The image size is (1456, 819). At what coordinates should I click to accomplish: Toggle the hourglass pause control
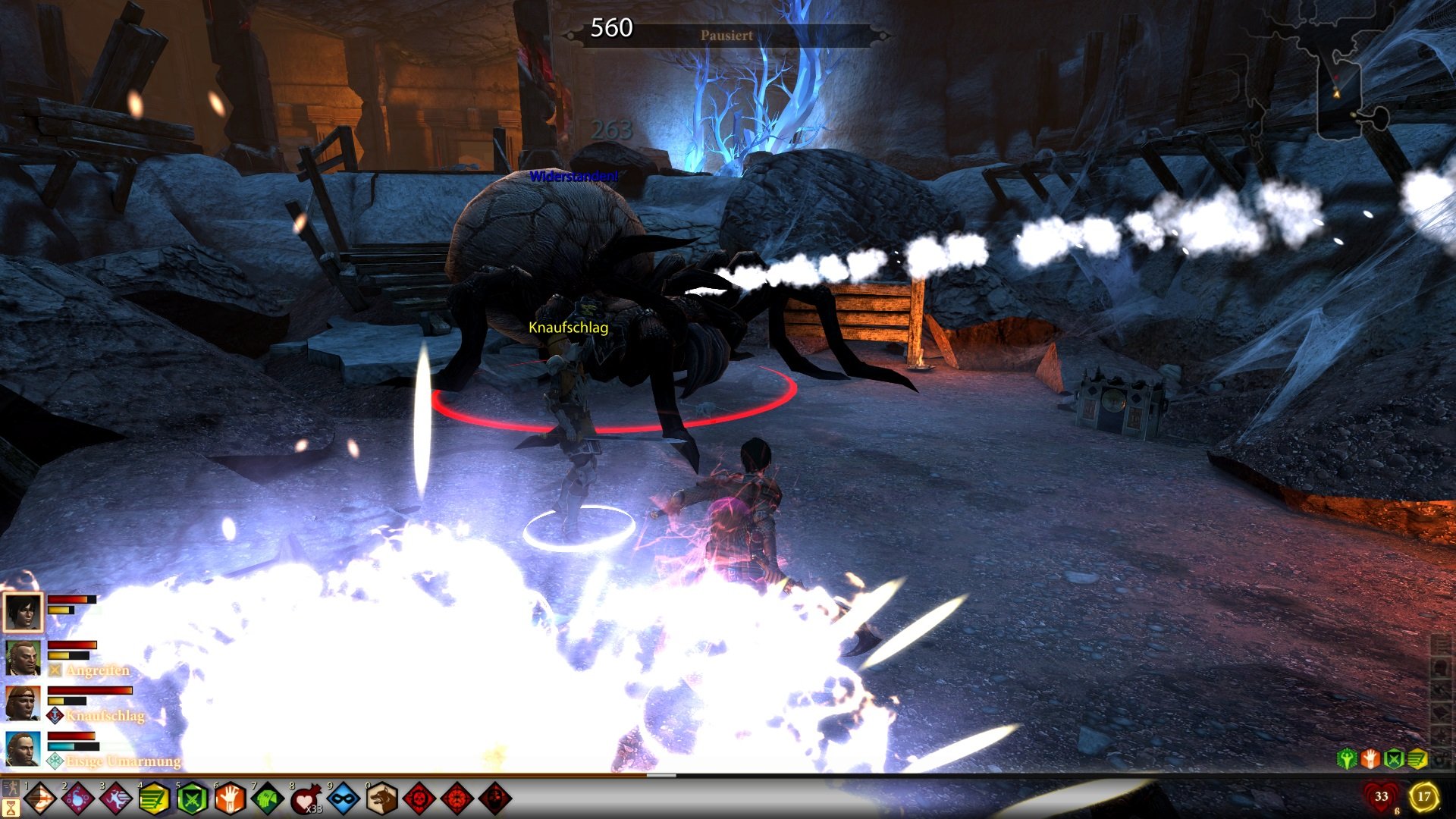tap(11, 805)
